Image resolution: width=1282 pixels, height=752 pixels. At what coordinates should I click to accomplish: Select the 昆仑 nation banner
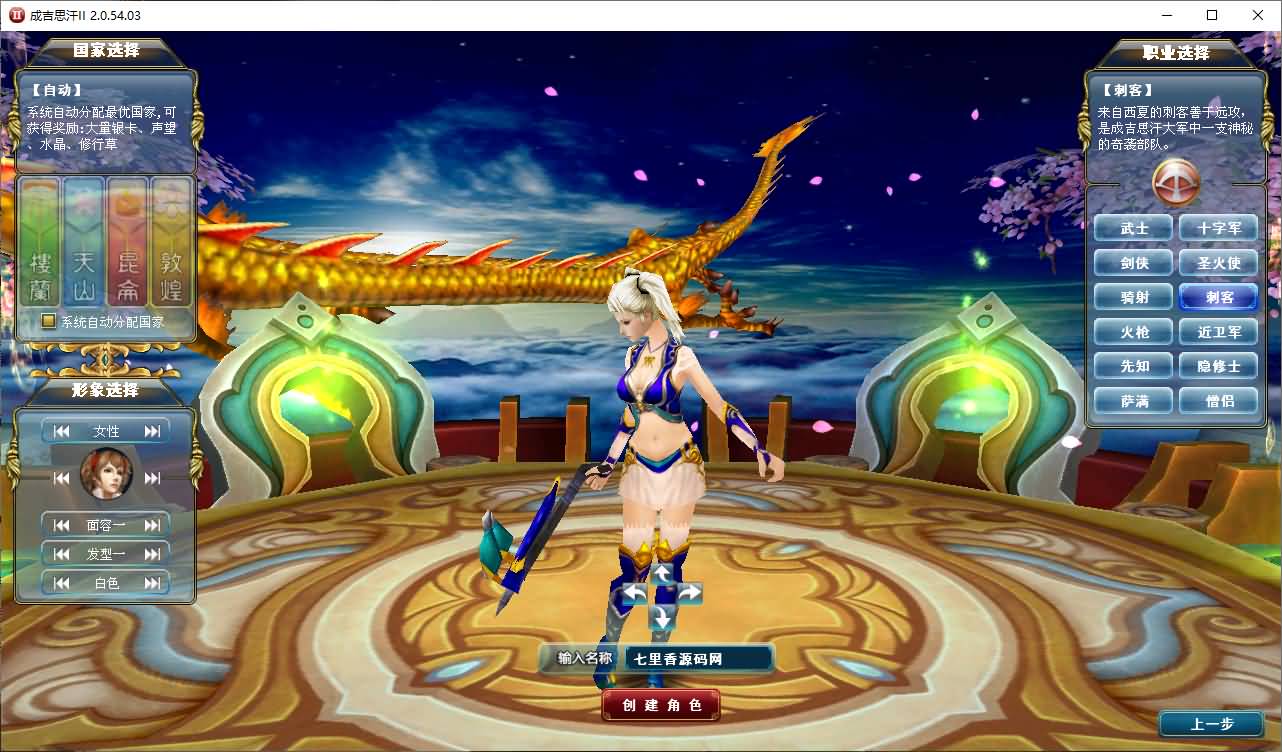point(127,245)
